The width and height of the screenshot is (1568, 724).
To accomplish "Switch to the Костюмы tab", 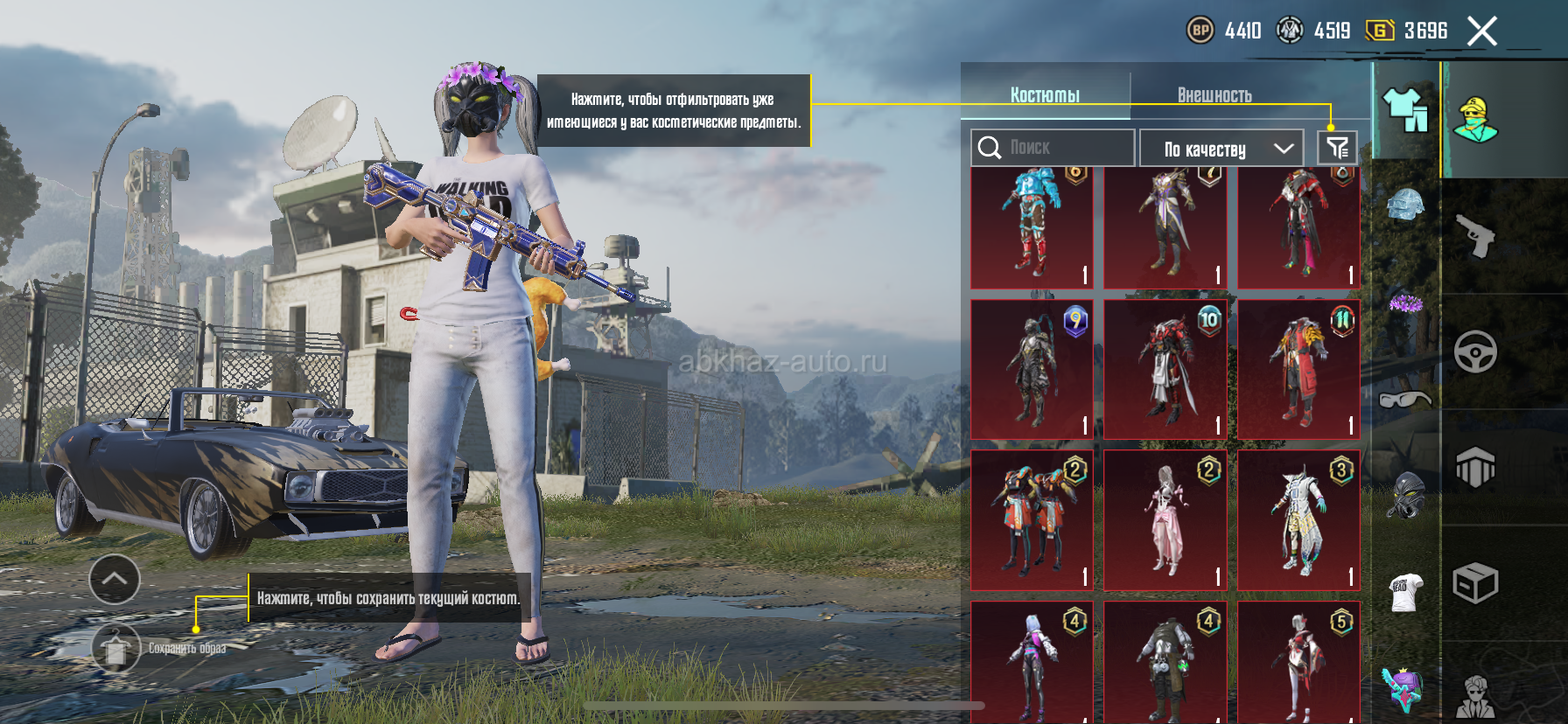I will [x=1045, y=94].
